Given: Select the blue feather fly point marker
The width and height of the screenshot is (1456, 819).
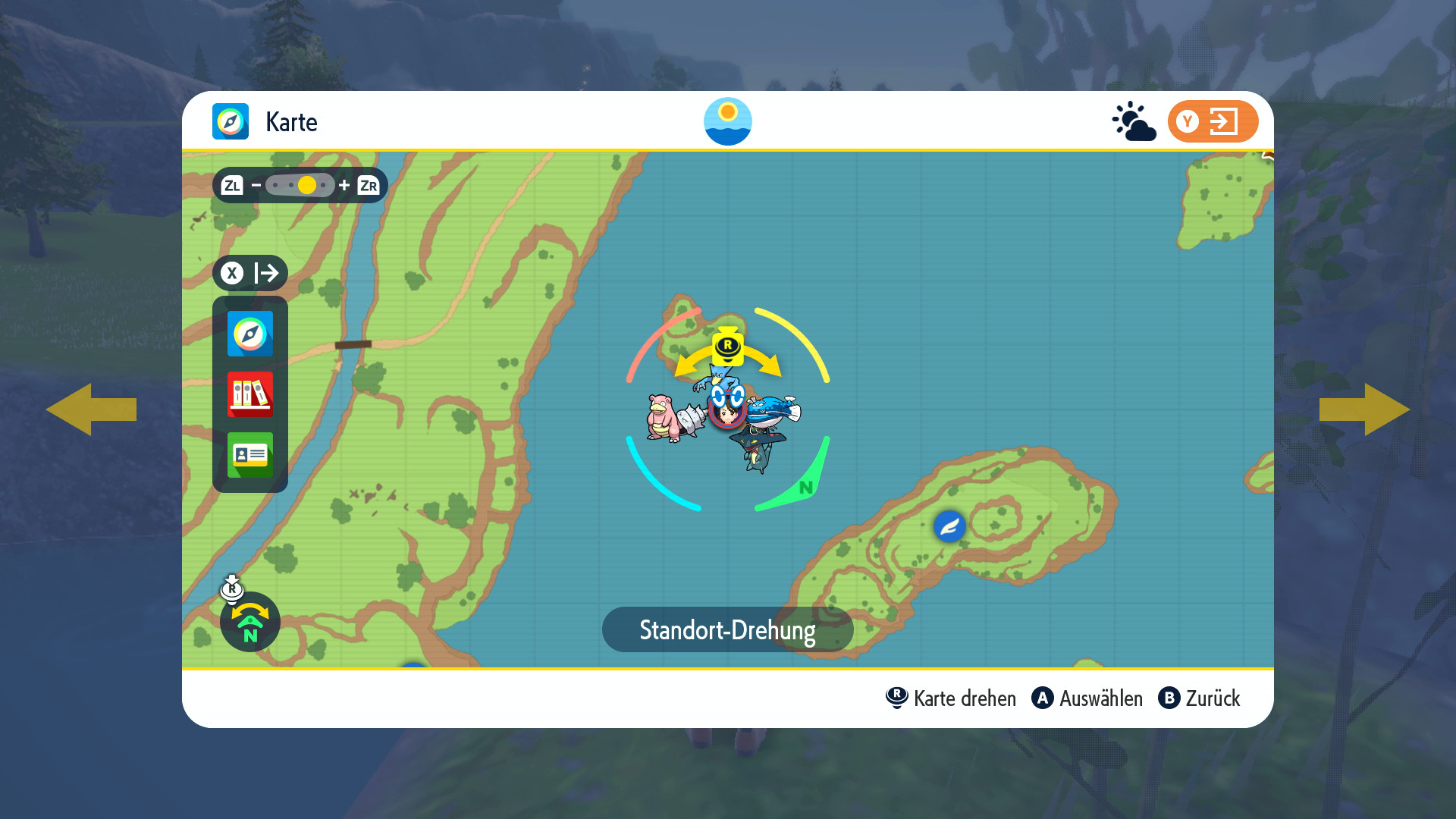Looking at the screenshot, I should tap(949, 526).
